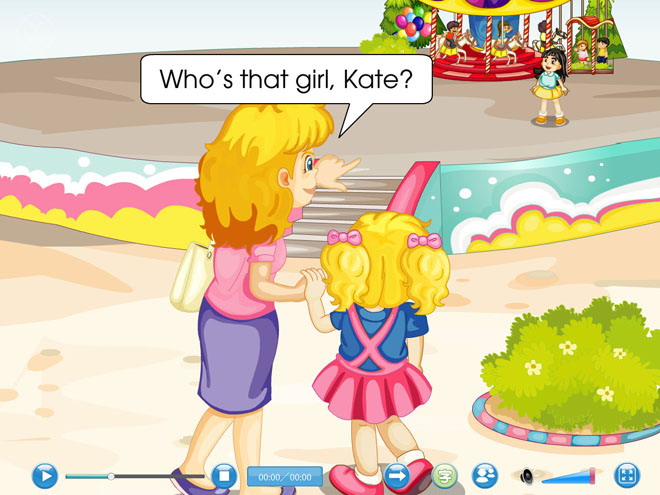Mute sound with the speaker icon

click(x=526, y=477)
